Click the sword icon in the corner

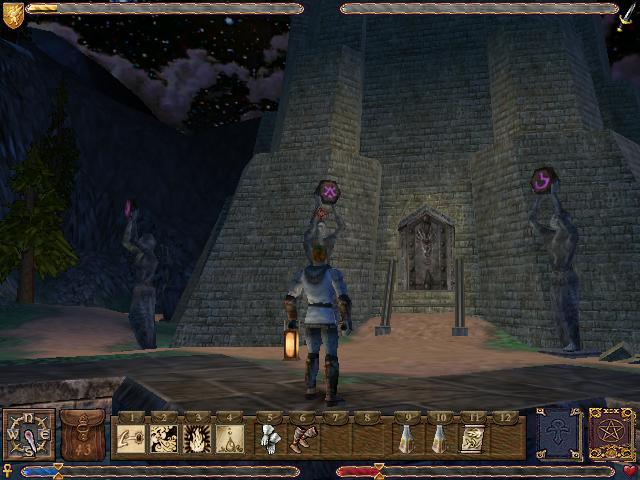click(627, 12)
